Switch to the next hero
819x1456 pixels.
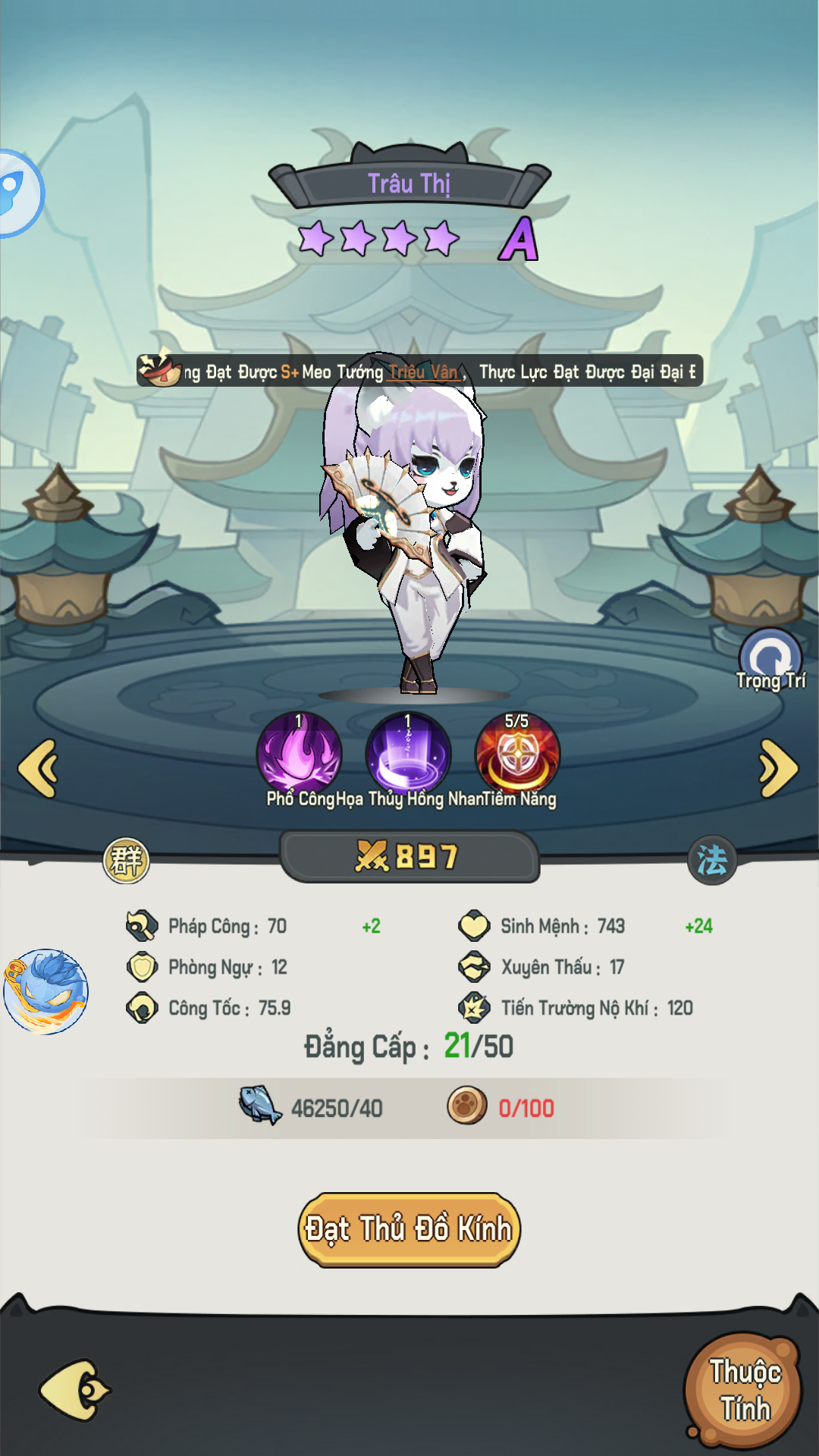pos(778,768)
